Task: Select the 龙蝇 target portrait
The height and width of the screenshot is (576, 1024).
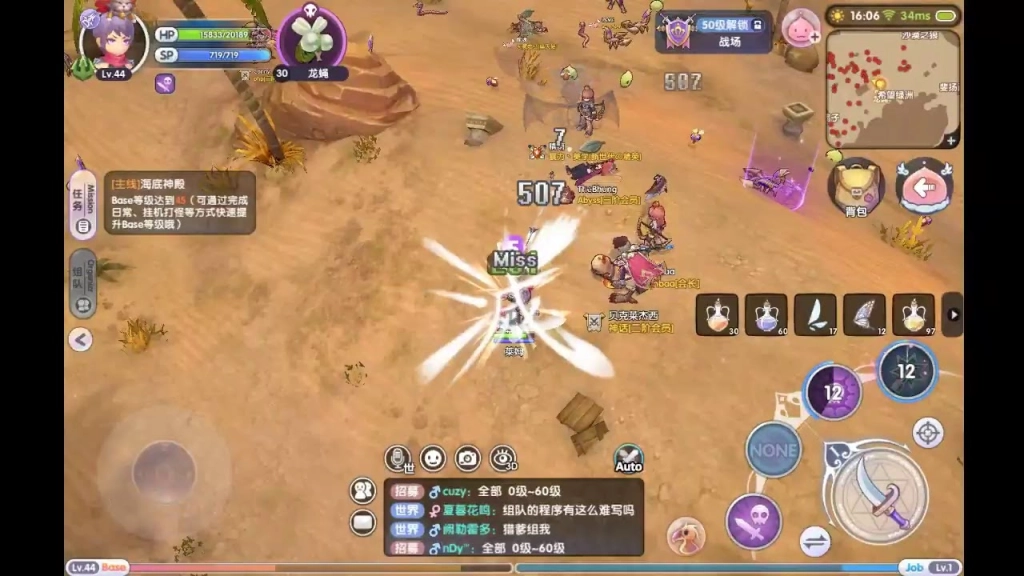Action: pyautogui.click(x=312, y=37)
